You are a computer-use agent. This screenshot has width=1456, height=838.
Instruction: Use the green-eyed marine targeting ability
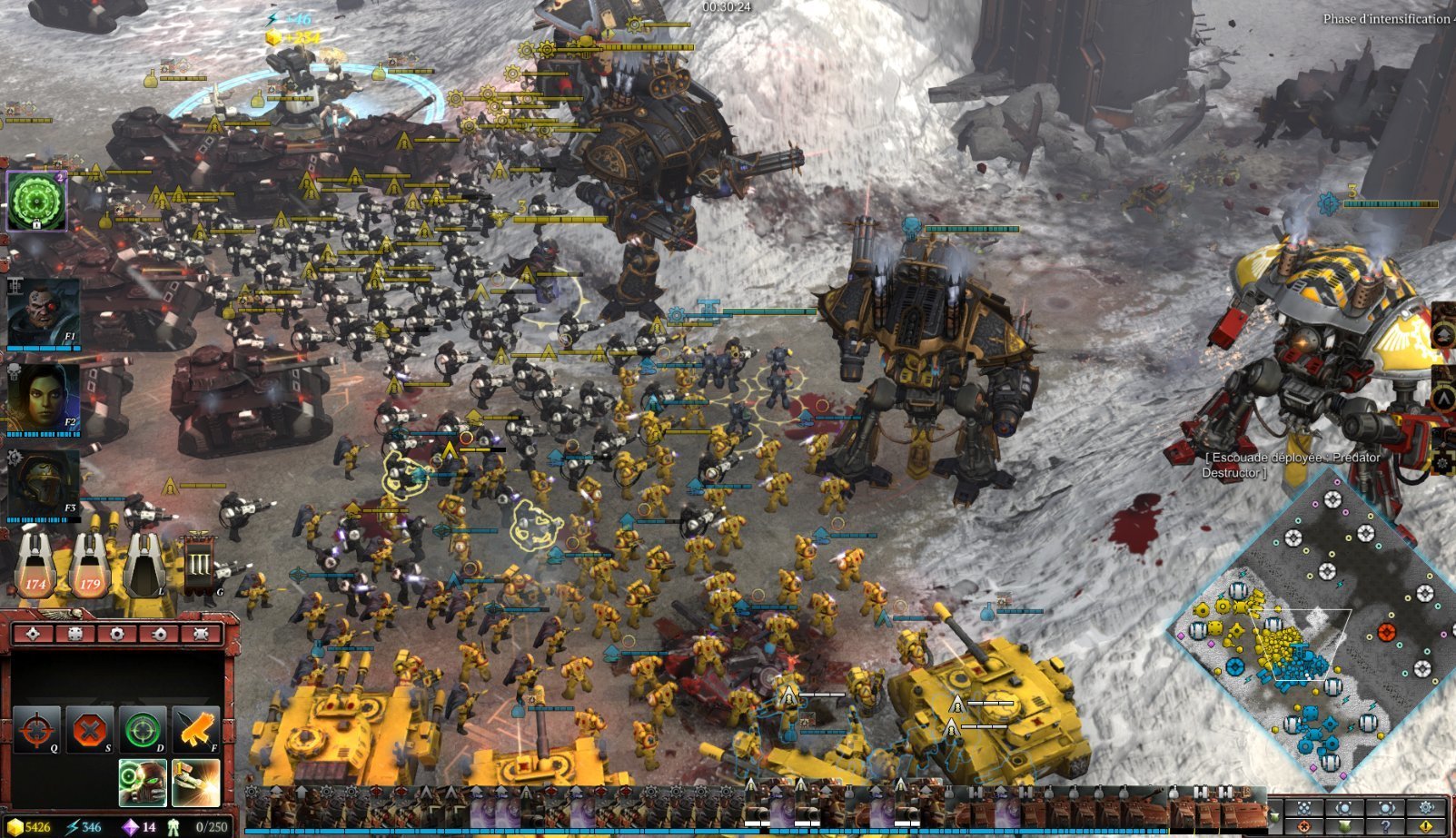[143, 783]
